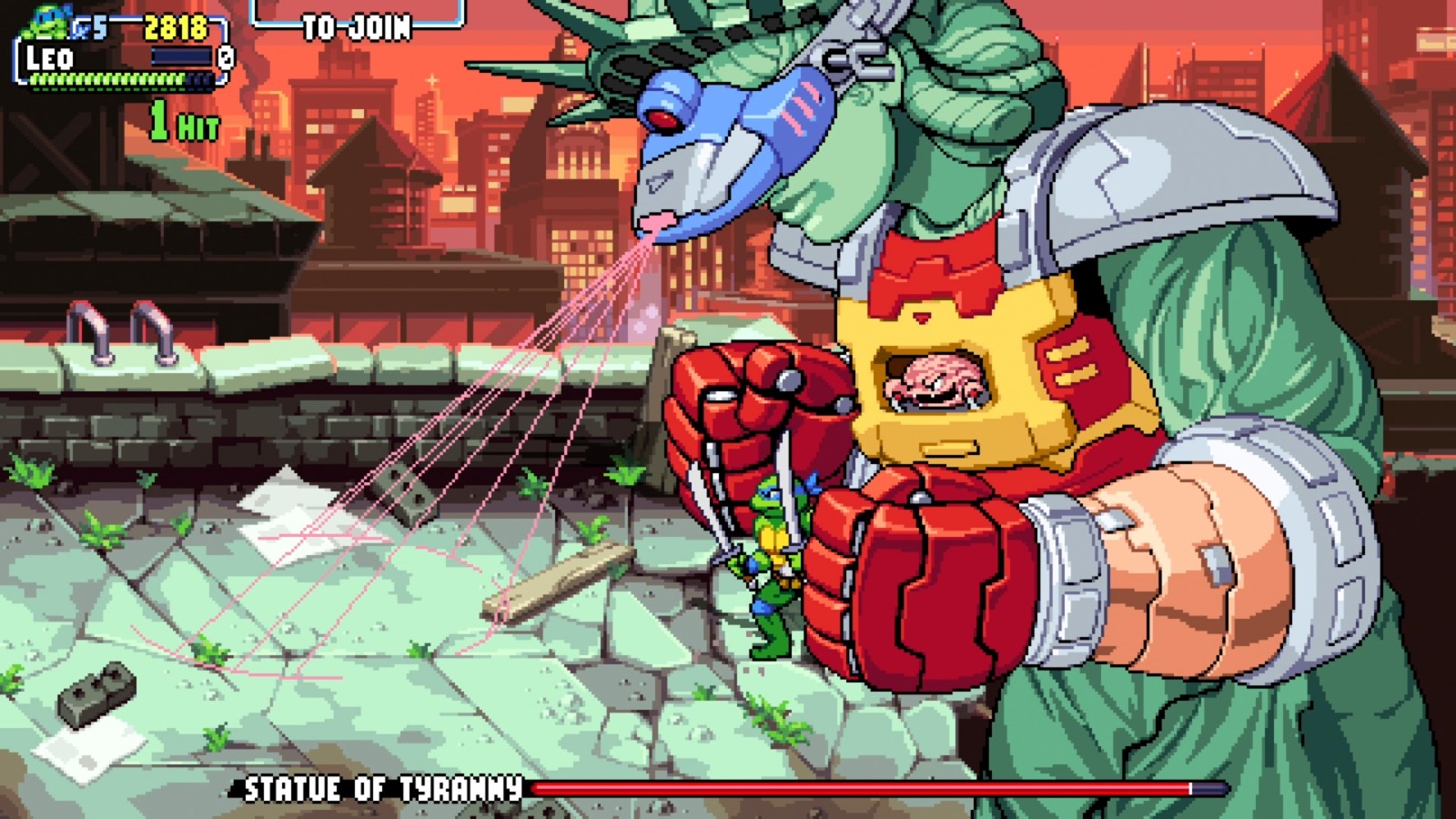Click the TO-JOIN text at screen top

(x=355, y=25)
